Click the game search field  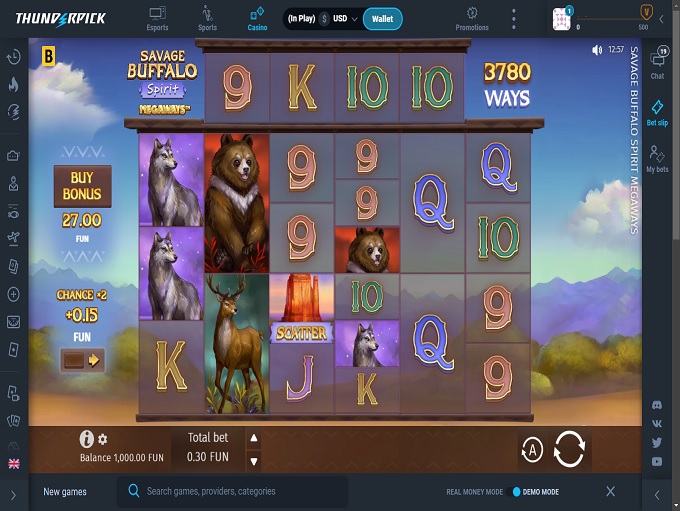[x=240, y=491]
